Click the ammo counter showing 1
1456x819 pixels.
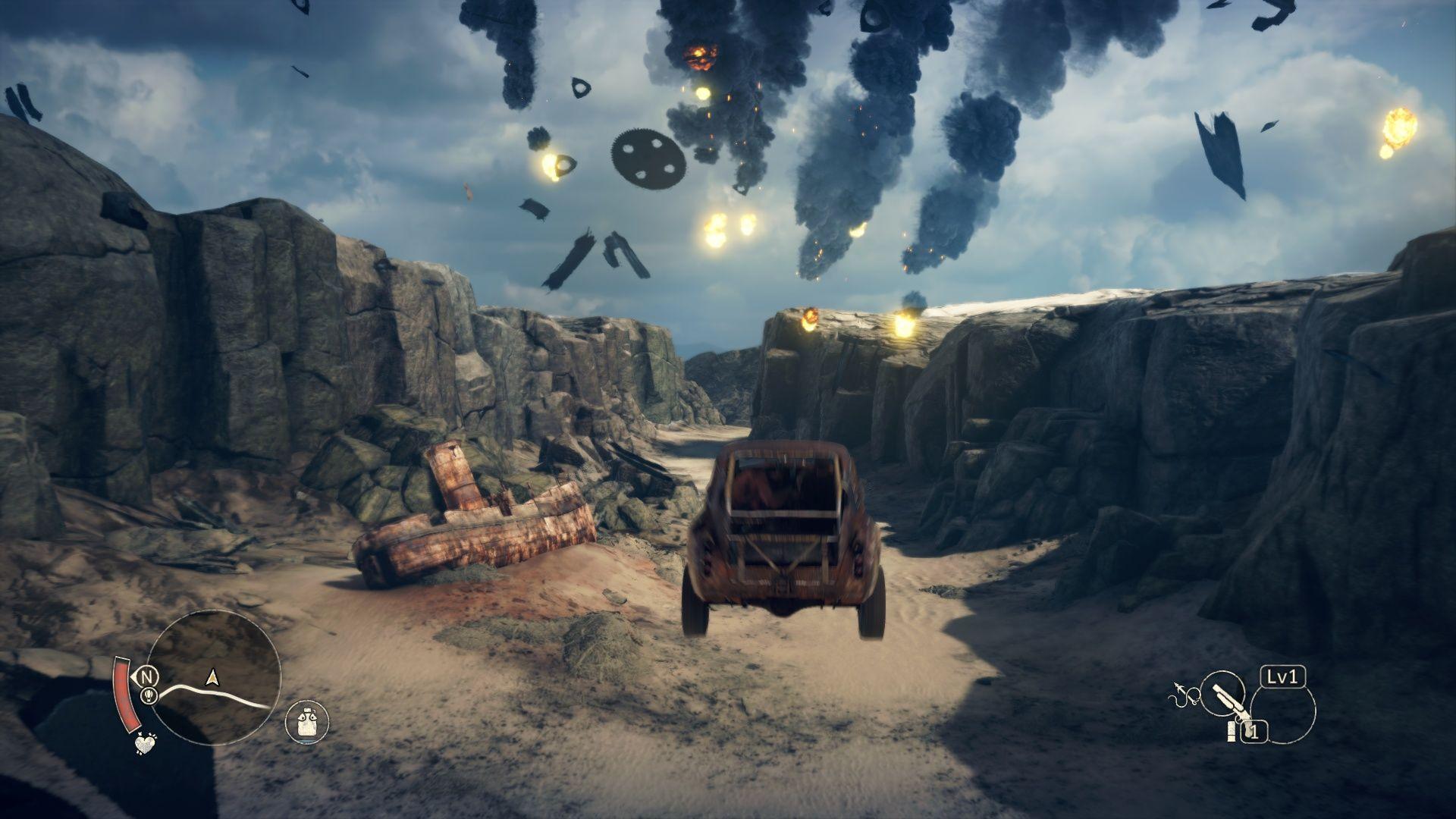point(1255,731)
